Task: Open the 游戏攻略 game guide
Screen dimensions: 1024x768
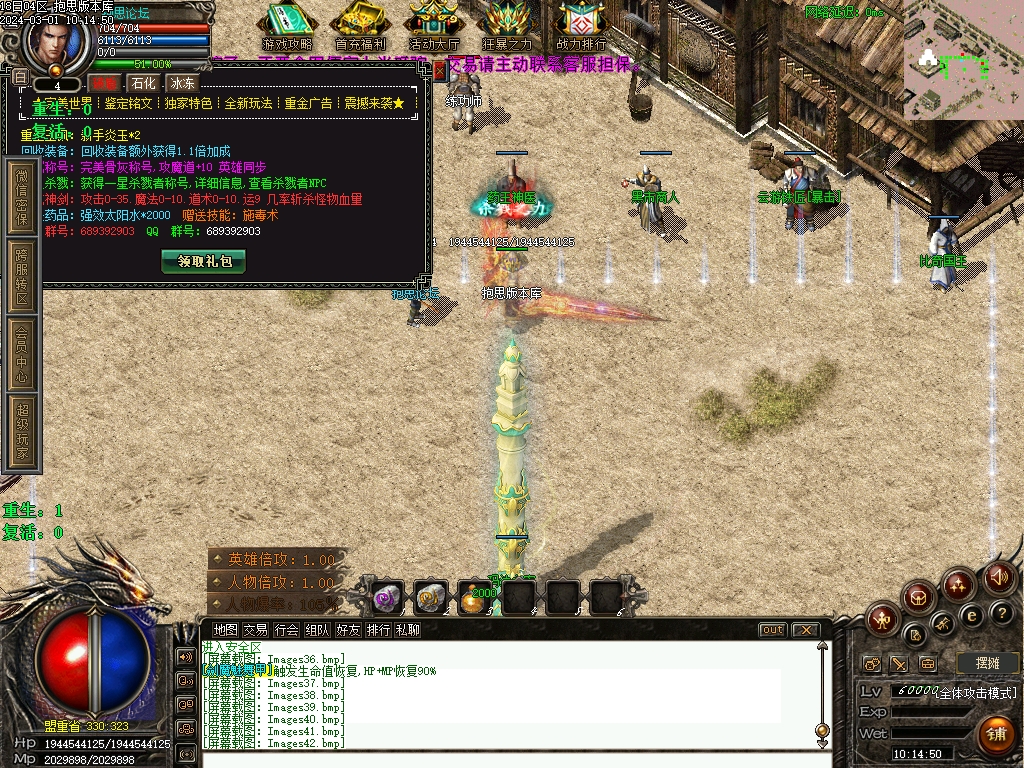Action: [287, 27]
